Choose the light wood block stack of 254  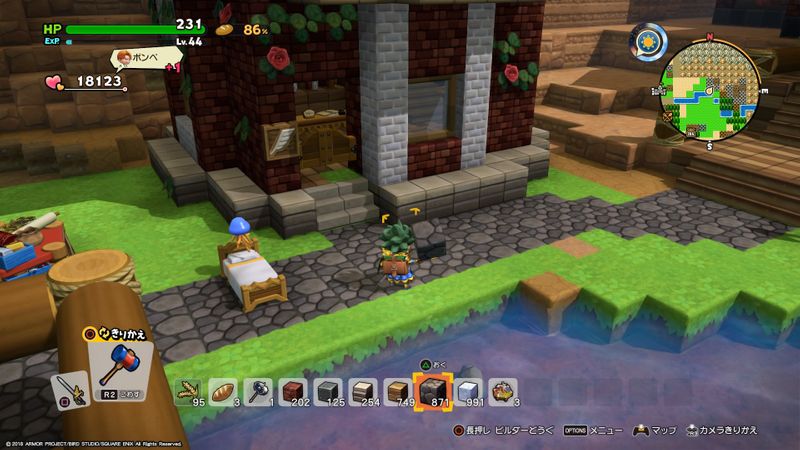click(x=363, y=390)
